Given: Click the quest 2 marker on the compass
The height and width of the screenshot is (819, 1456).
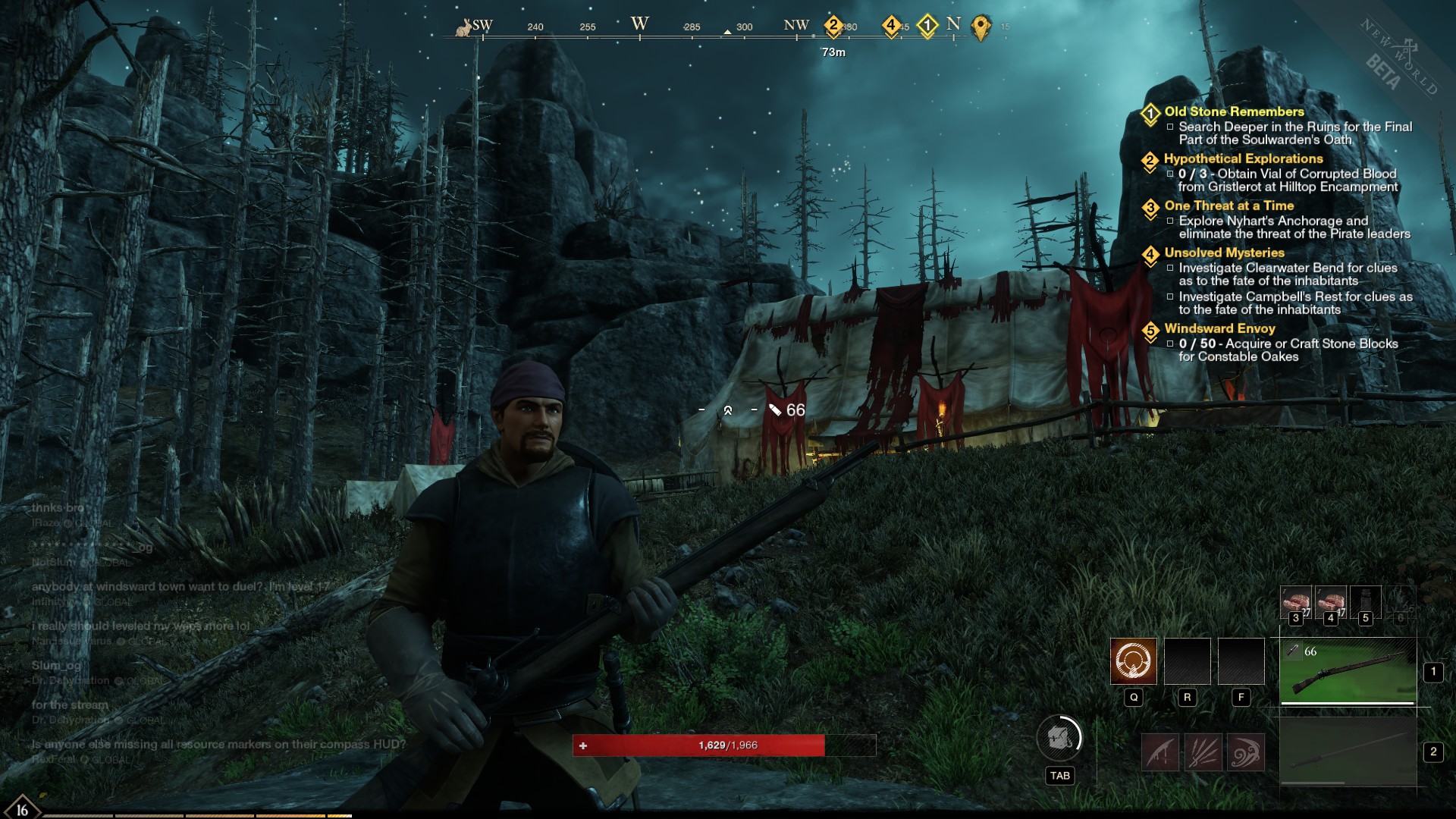Looking at the screenshot, I should (x=833, y=26).
